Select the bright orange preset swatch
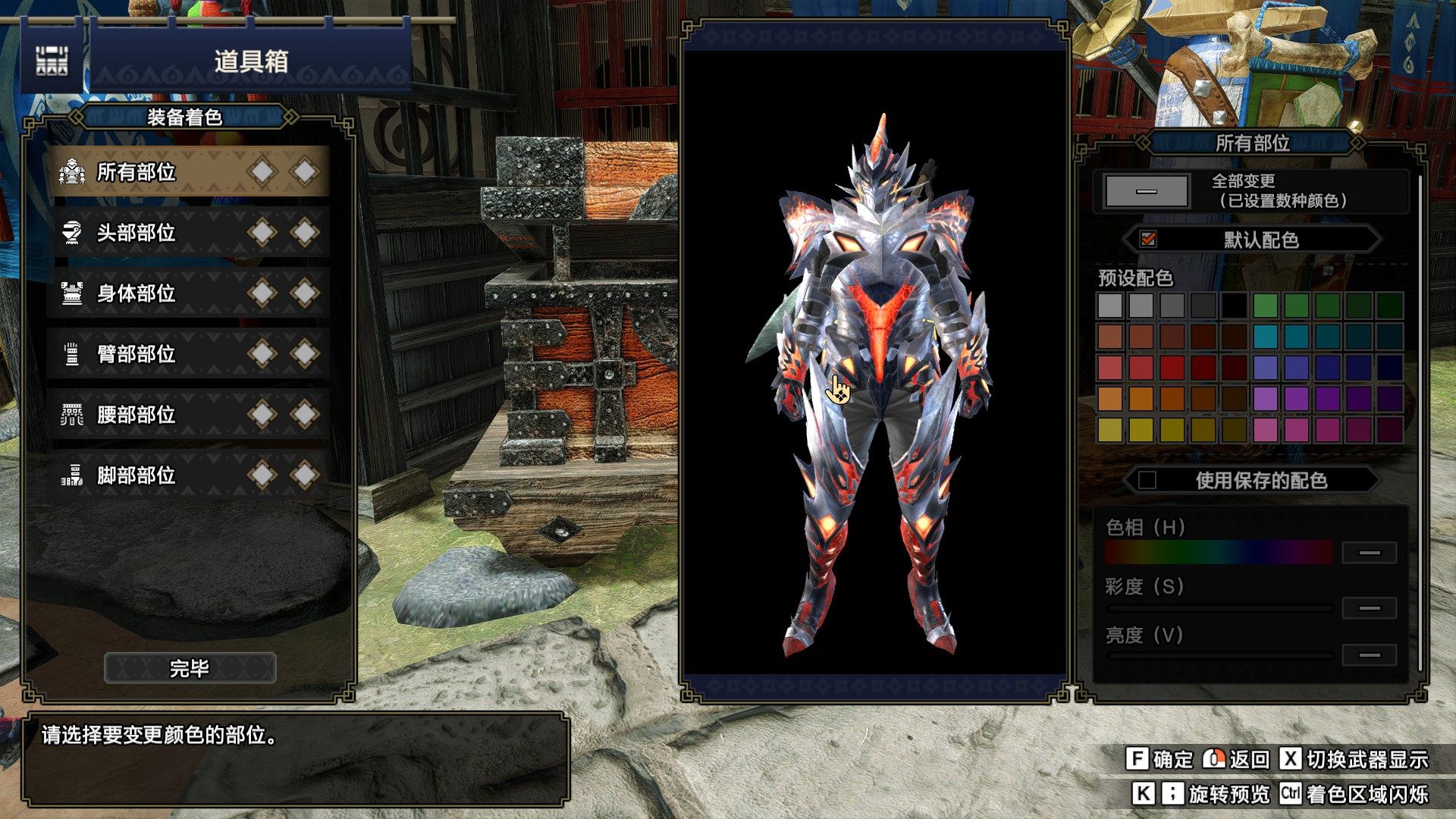This screenshot has width=1456, height=819. click(x=1141, y=399)
